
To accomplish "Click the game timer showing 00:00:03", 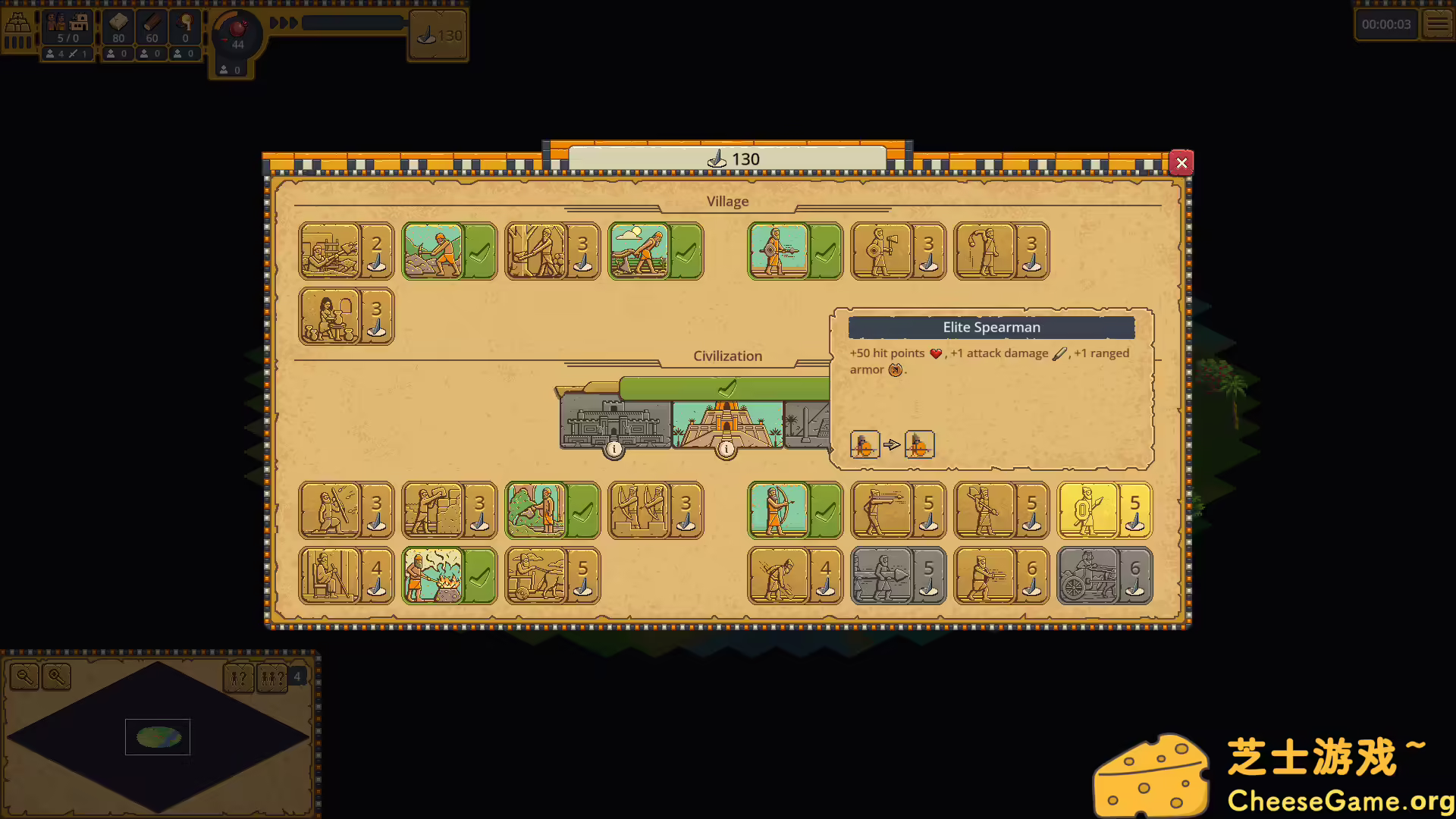I will (1386, 24).
